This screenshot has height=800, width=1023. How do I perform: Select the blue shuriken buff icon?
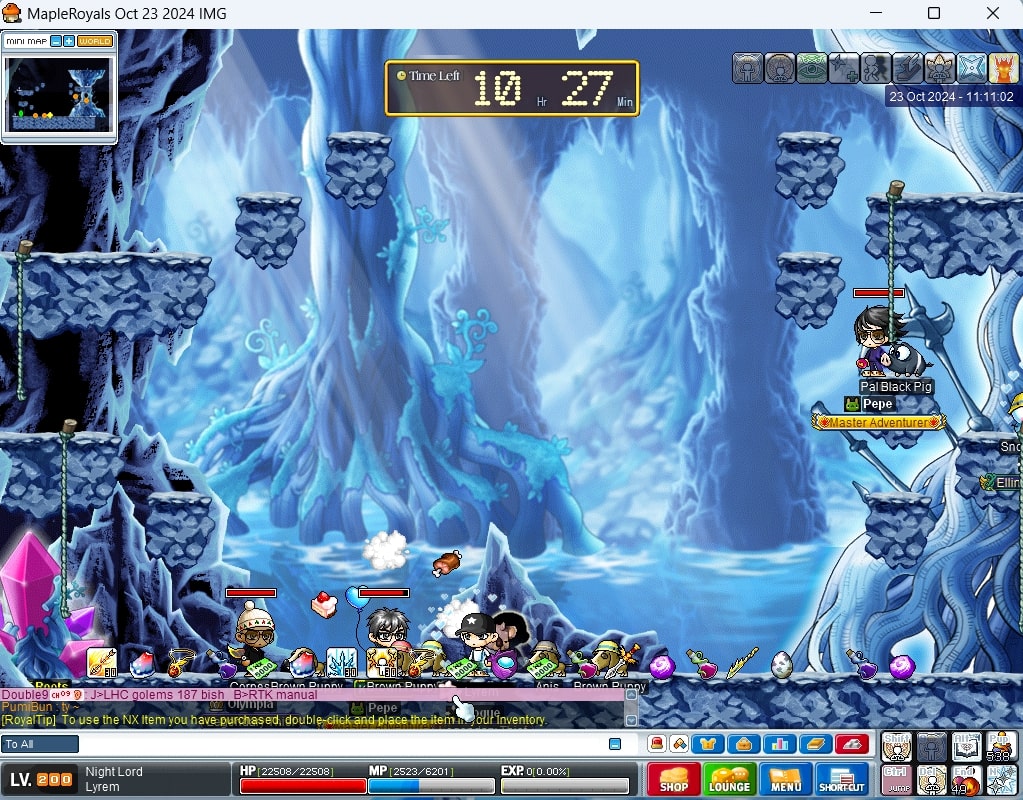(972, 68)
